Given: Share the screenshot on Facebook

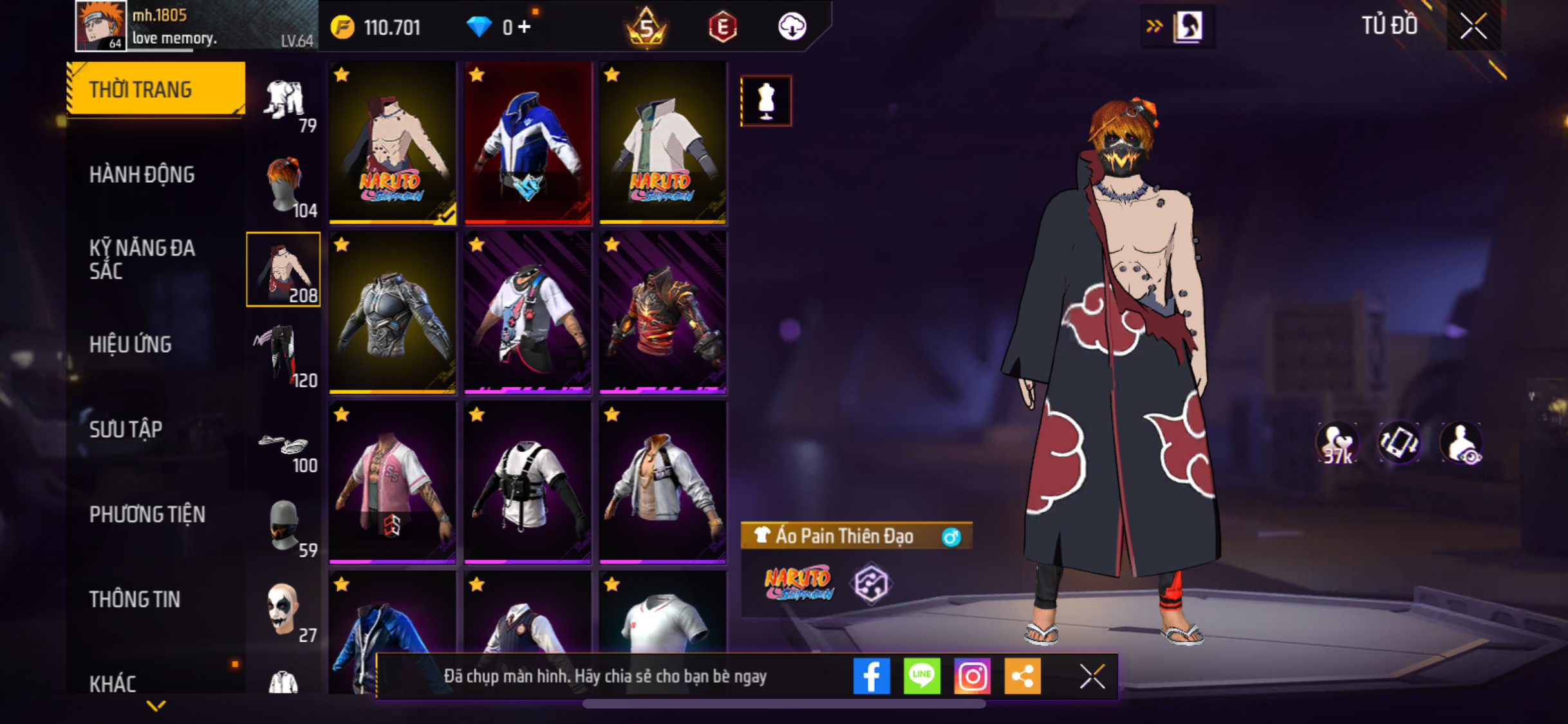Looking at the screenshot, I should pyautogui.click(x=872, y=676).
